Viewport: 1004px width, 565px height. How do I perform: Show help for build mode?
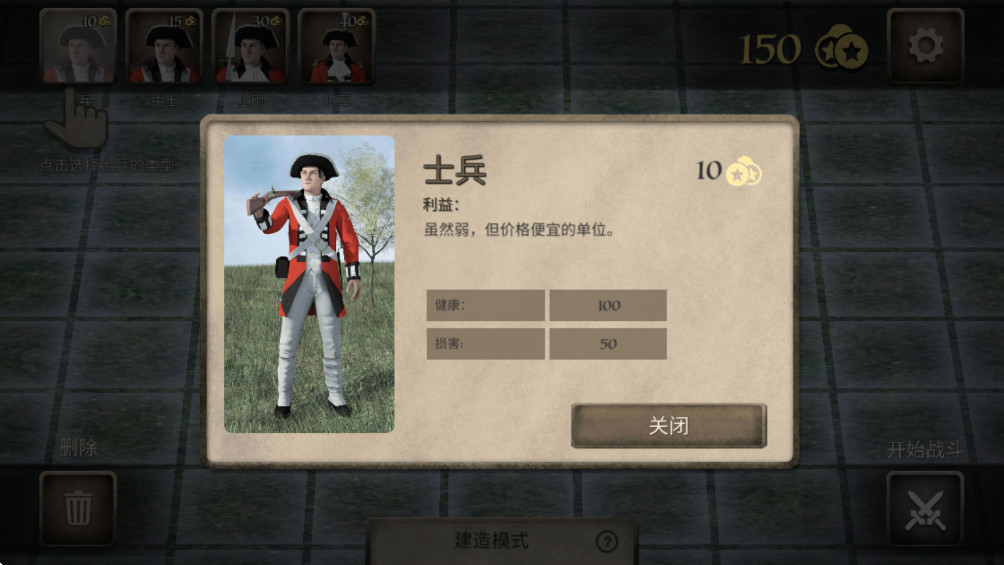click(606, 542)
